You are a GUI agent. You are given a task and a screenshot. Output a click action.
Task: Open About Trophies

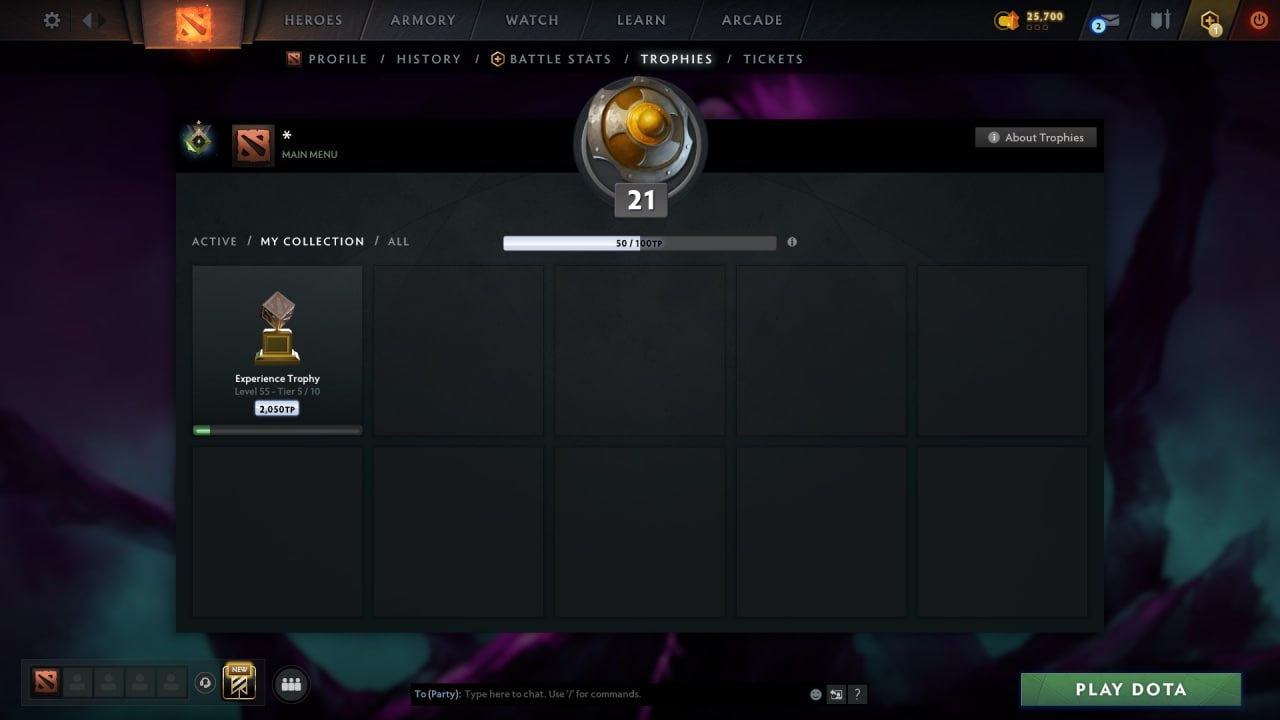pyautogui.click(x=1036, y=137)
